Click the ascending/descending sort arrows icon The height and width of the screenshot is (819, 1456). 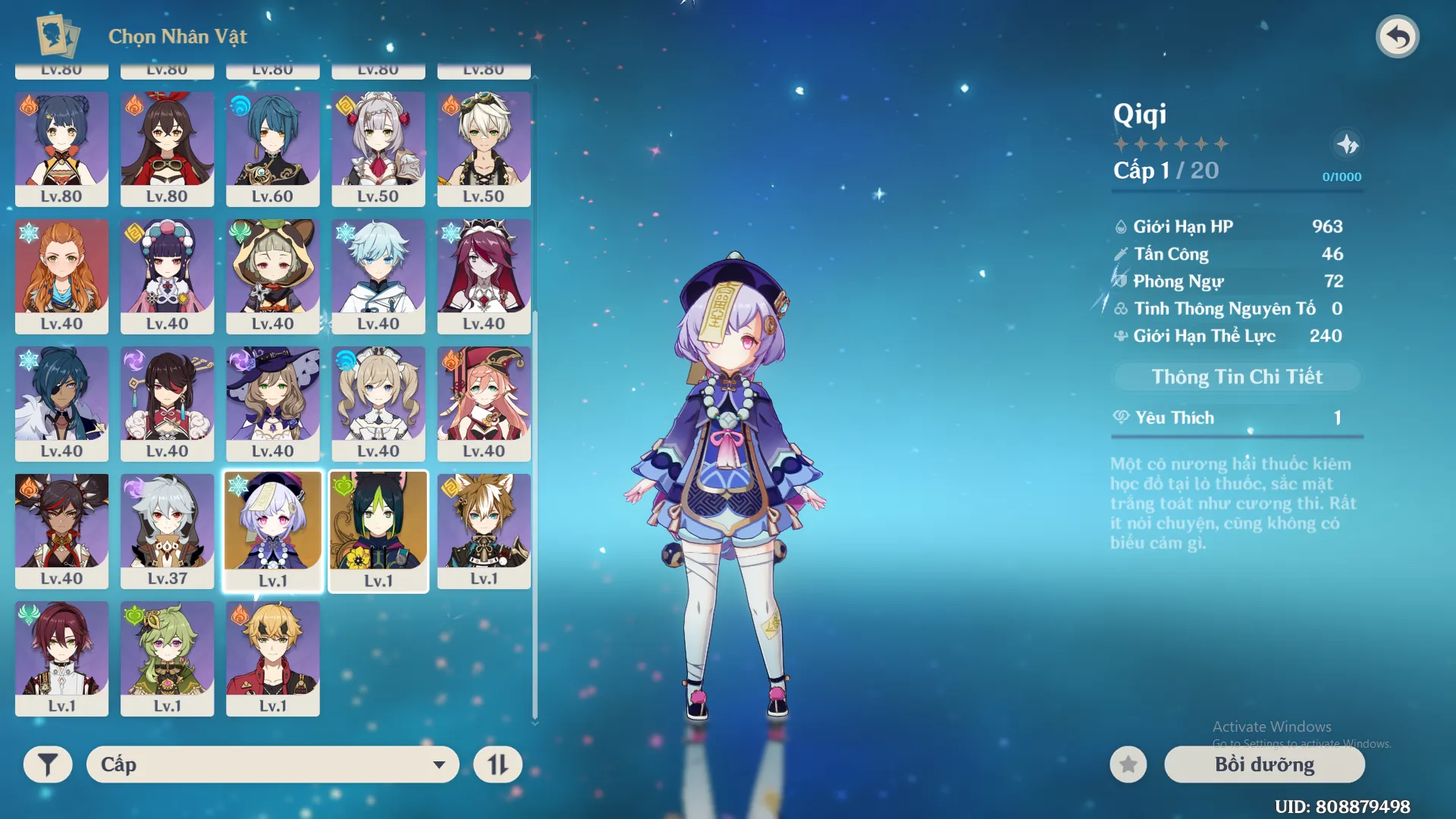point(497,764)
